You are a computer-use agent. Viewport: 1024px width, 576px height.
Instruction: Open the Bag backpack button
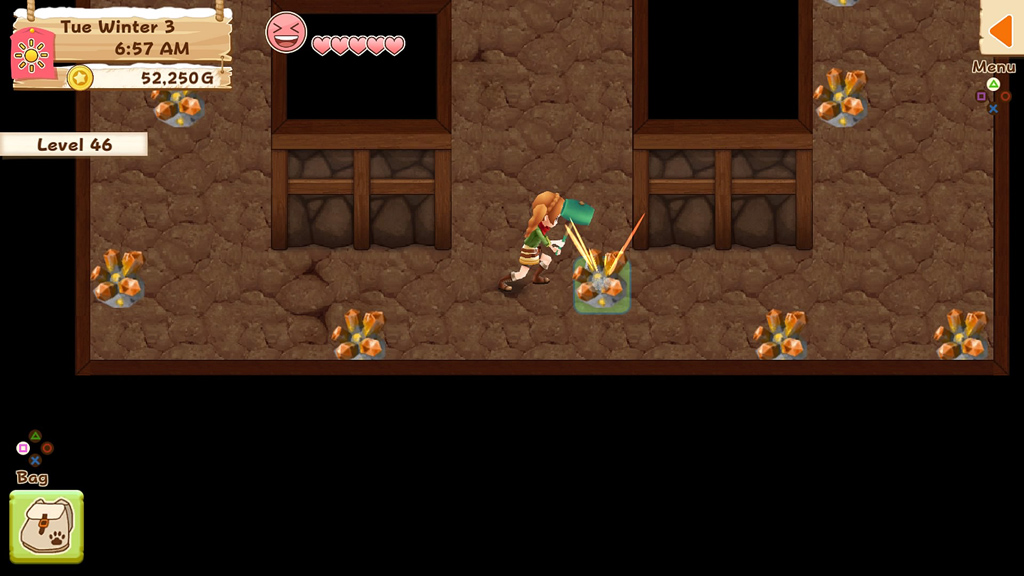pyautogui.click(x=46, y=526)
